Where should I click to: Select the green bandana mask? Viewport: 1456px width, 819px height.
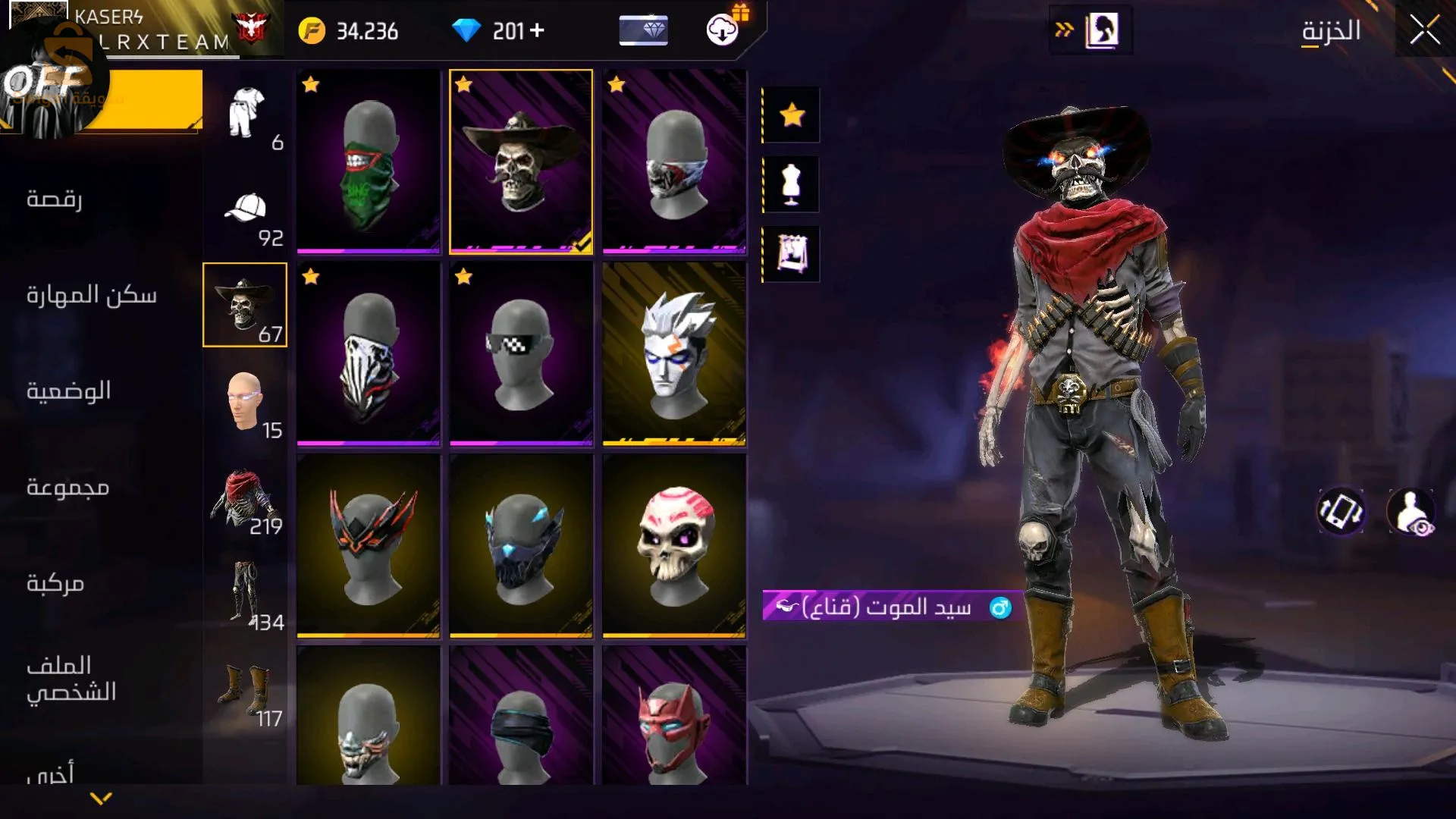(x=369, y=161)
